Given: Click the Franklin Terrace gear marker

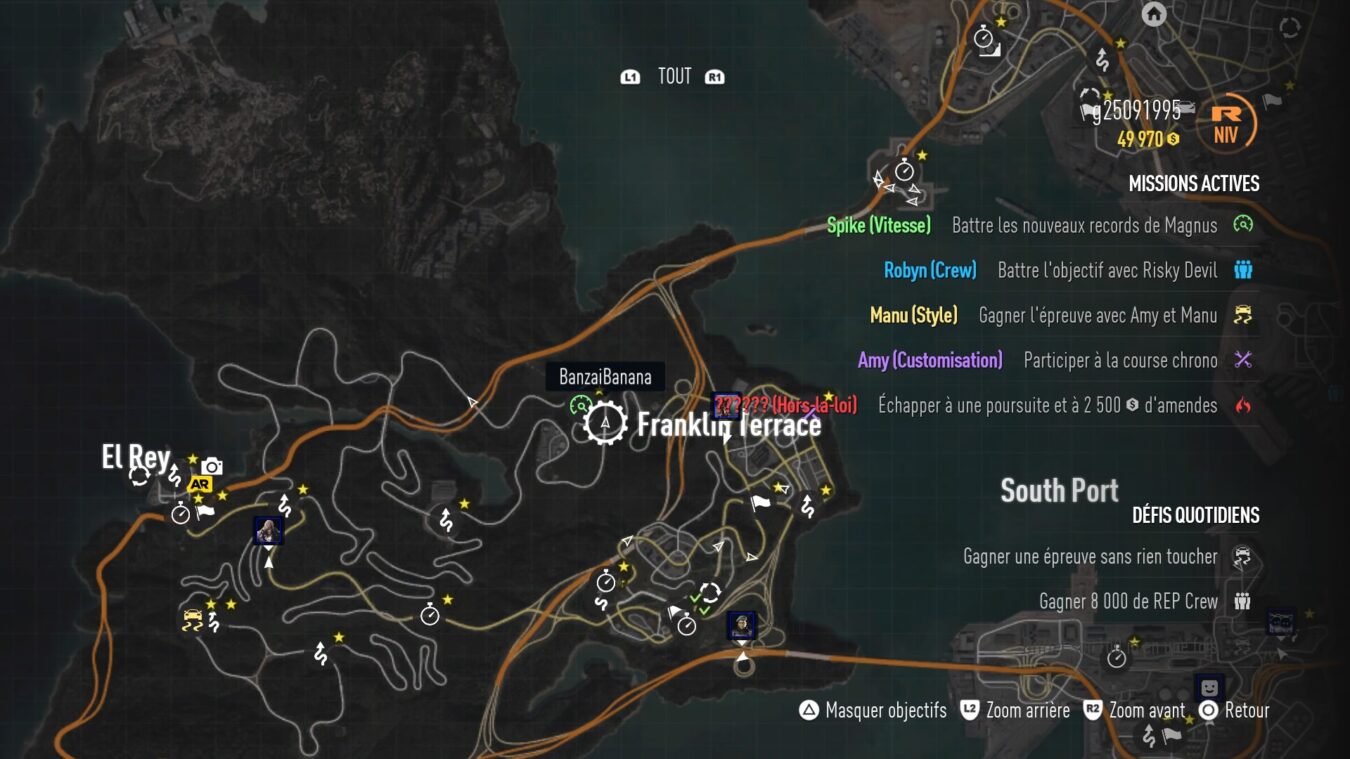Looking at the screenshot, I should [605, 424].
